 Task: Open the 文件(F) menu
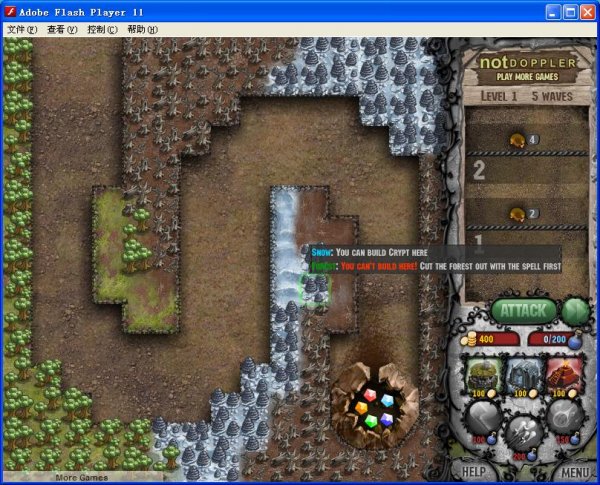(x=22, y=30)
